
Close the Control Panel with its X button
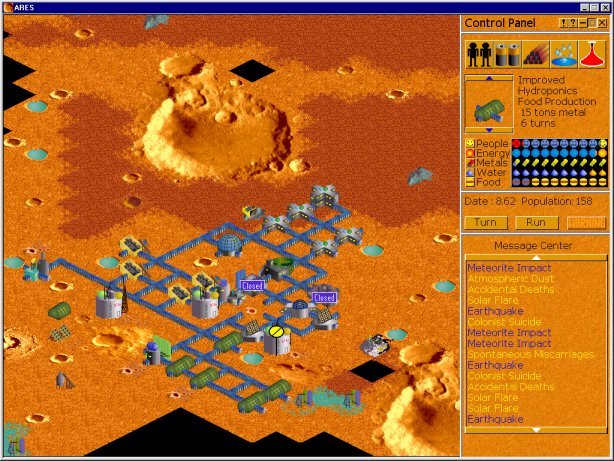point(602,23)
